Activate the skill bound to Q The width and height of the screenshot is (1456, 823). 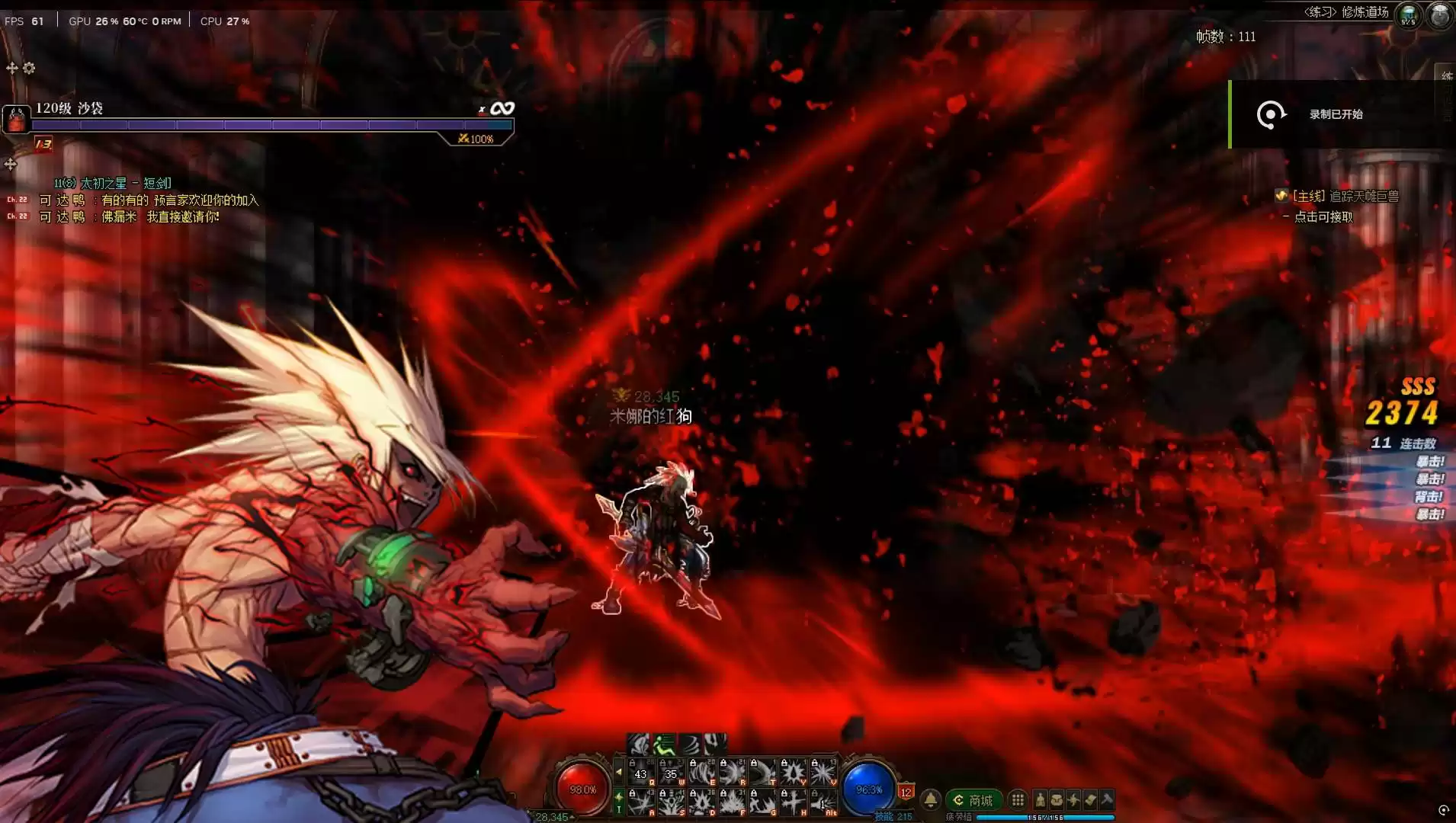pos(641,773)
